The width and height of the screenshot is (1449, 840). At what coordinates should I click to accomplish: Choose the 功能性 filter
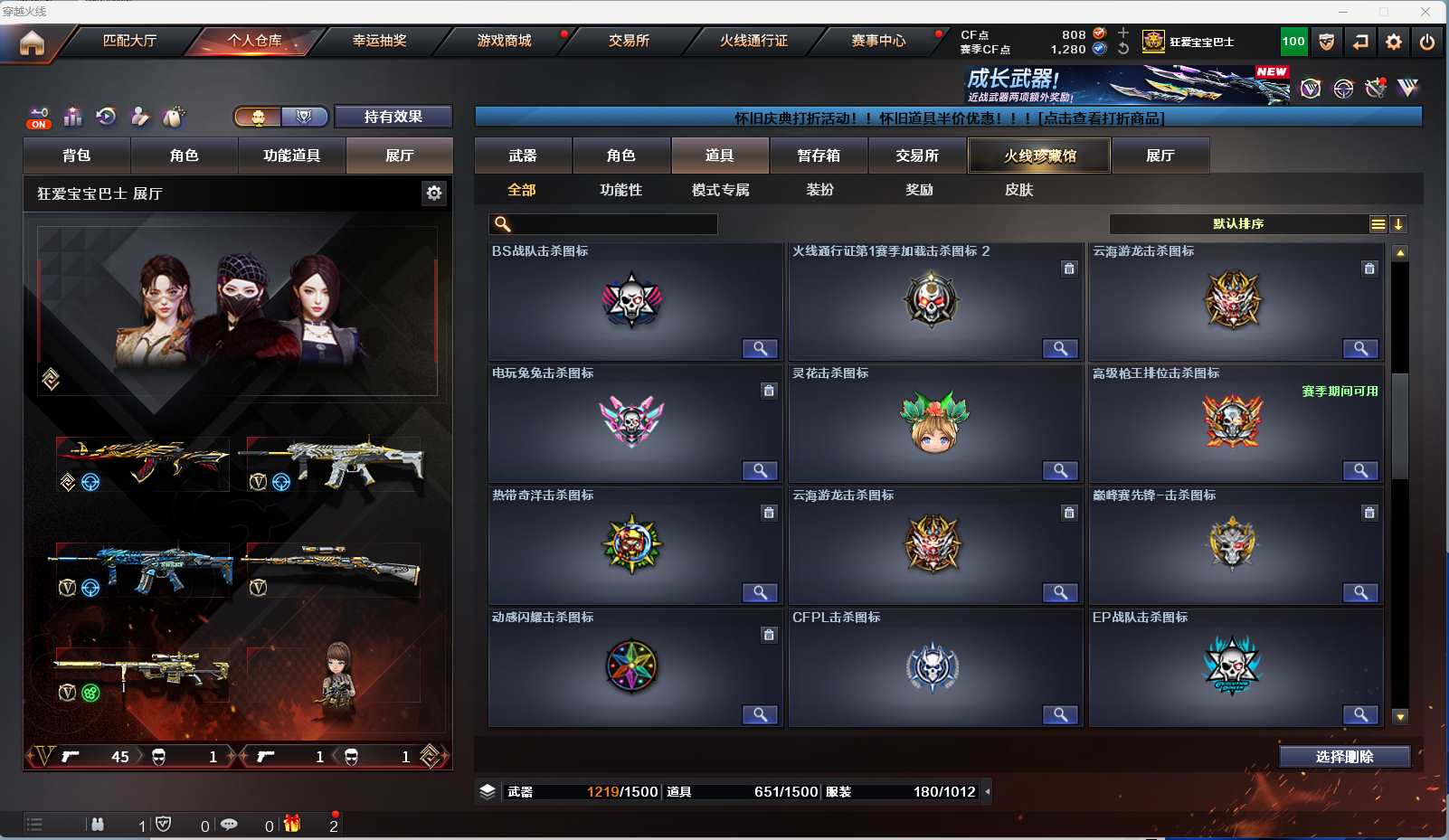click(x=620, y=190)
